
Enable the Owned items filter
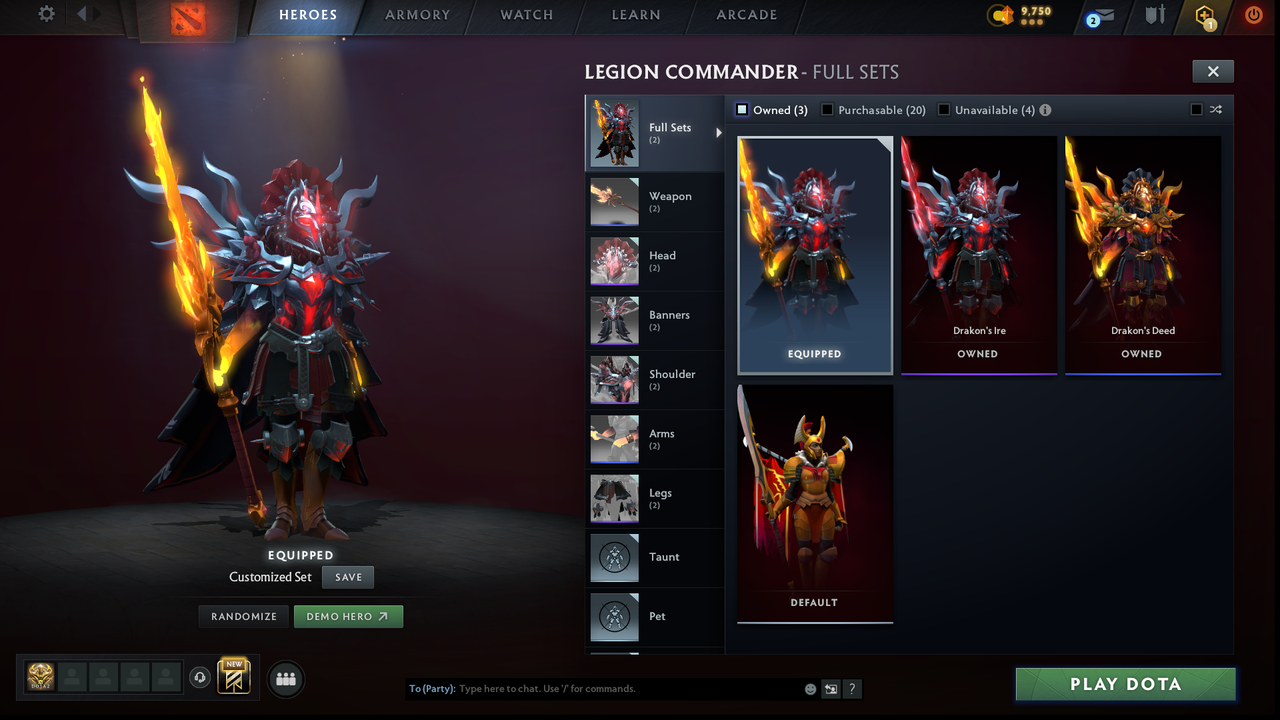(x=741, y=110)
